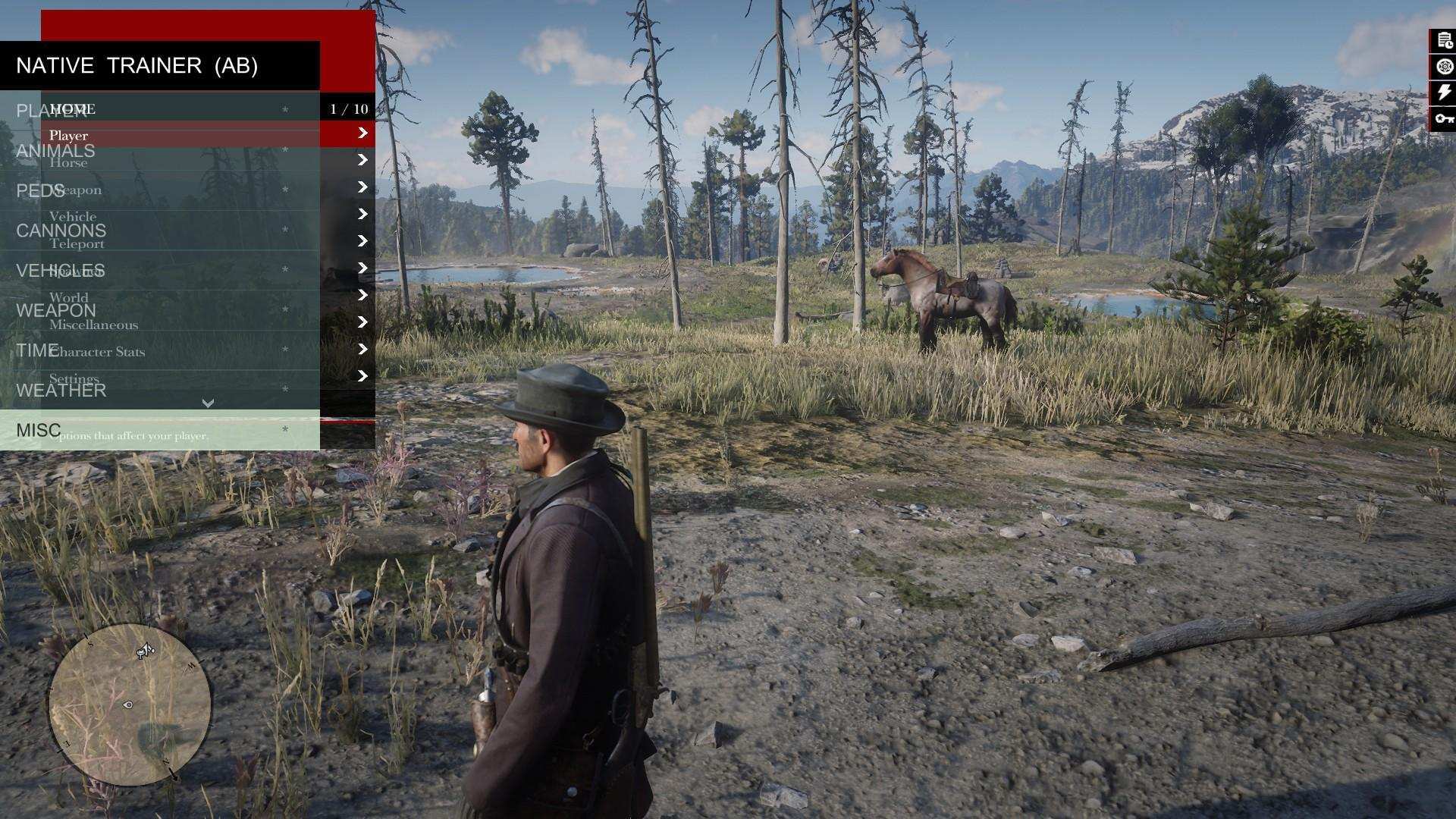Viewport: 1456px width, 819px height.
Task: Open the gear wheel icon on the right sidebar
Action: (x=1444, y=67)
